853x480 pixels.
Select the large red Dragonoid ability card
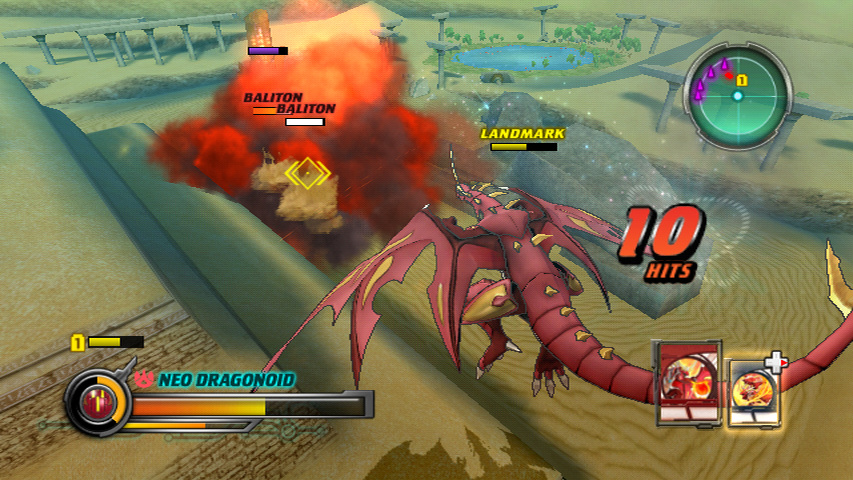(687, 385)
